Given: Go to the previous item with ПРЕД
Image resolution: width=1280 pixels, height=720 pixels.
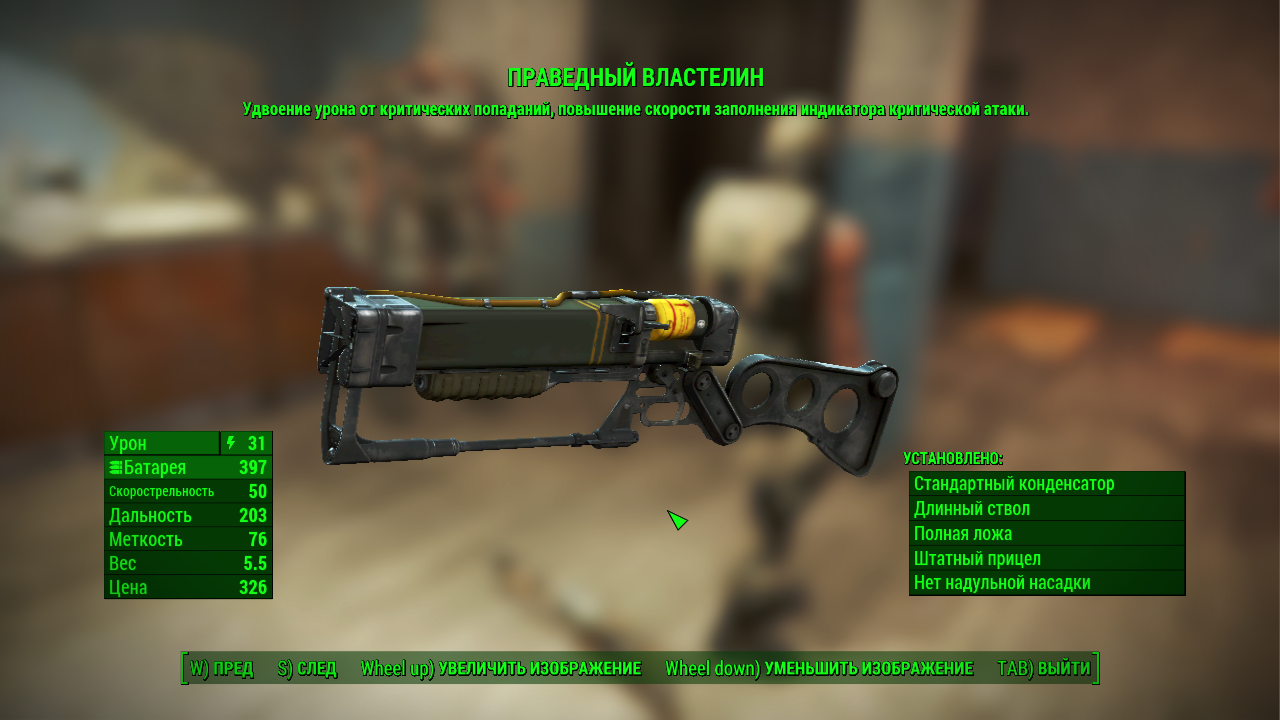Looking at the screenshot, I should [222, 668].
